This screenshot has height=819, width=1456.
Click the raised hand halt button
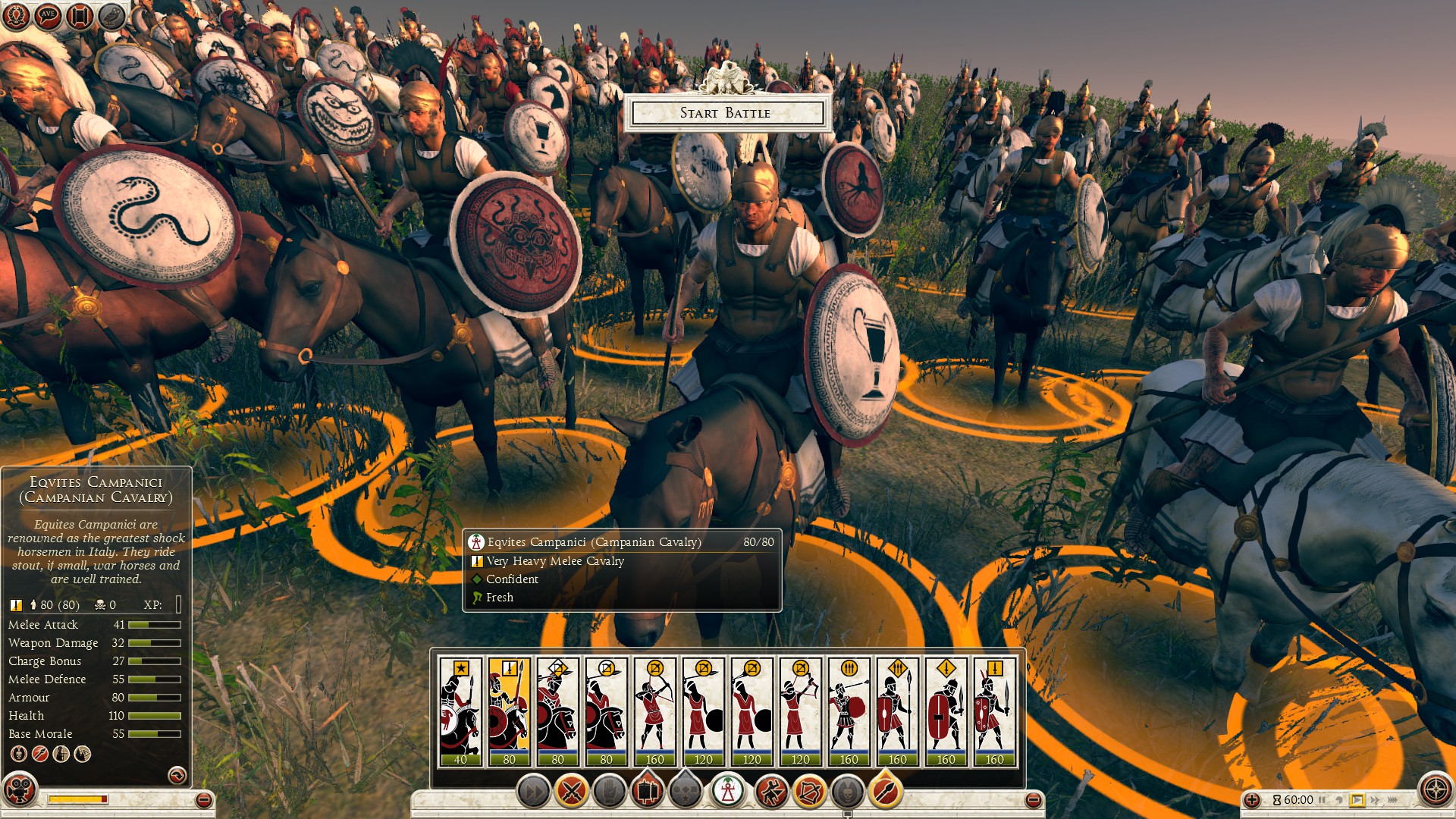click(x=609, y=792)
